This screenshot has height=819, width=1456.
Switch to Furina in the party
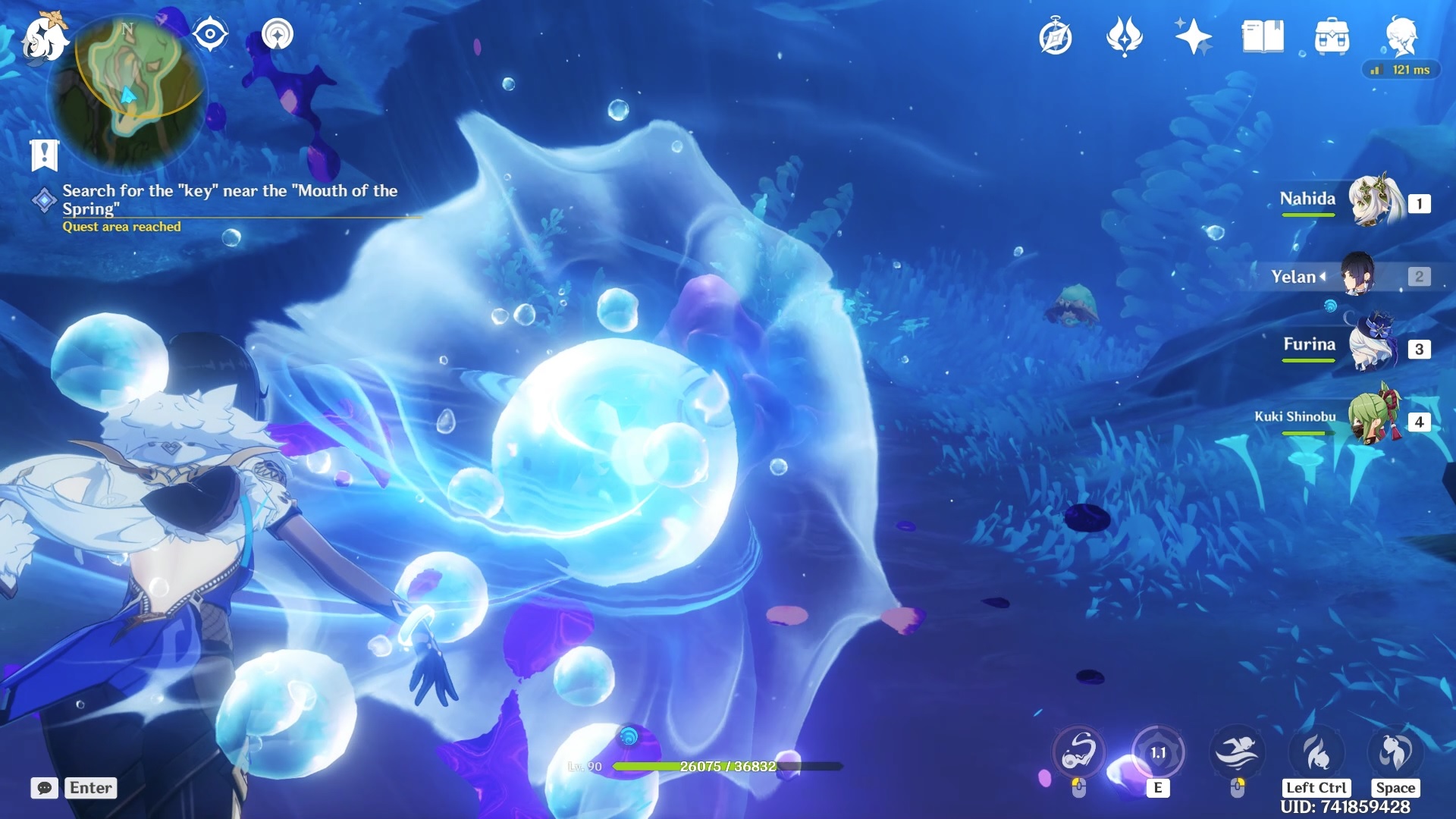pyautogui.click(x=1373, y=347)
